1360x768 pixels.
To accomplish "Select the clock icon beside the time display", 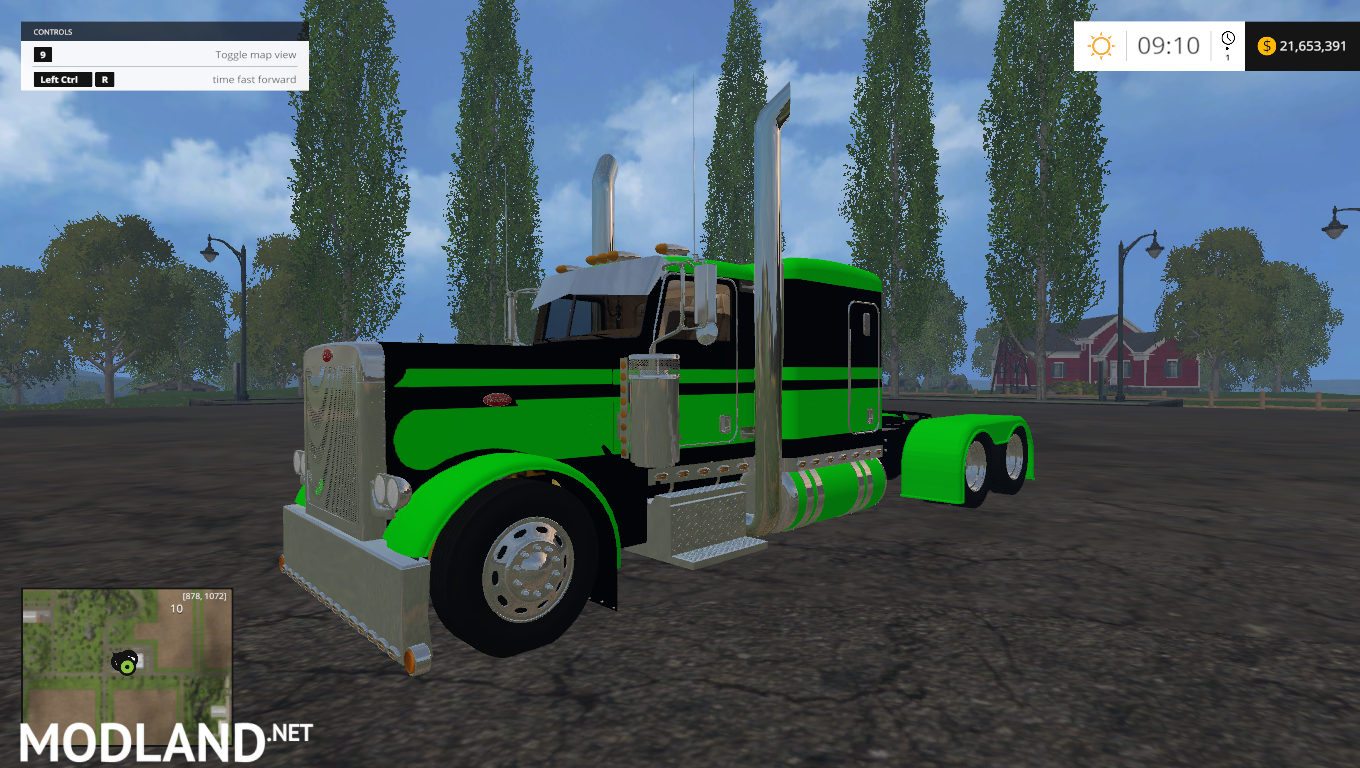I will pos(1228,38).
